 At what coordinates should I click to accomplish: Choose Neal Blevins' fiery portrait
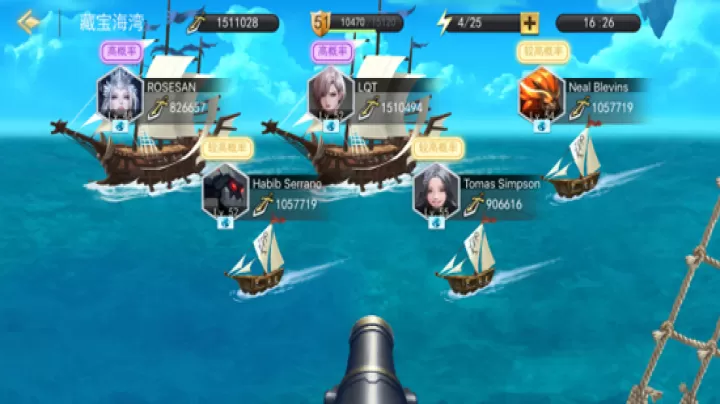pos(542,94)
